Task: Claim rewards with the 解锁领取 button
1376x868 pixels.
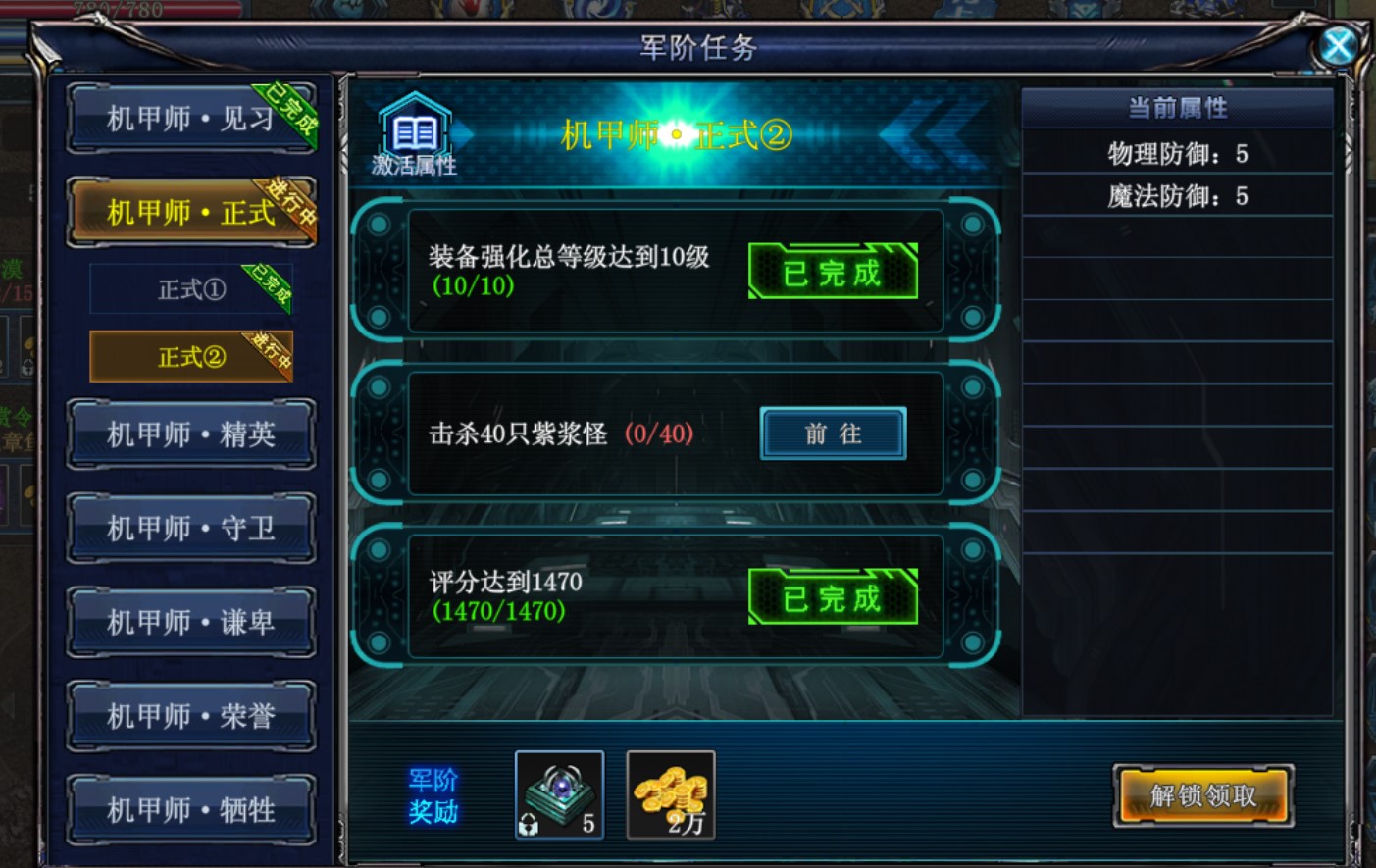Action: [x=1203, y=795]
